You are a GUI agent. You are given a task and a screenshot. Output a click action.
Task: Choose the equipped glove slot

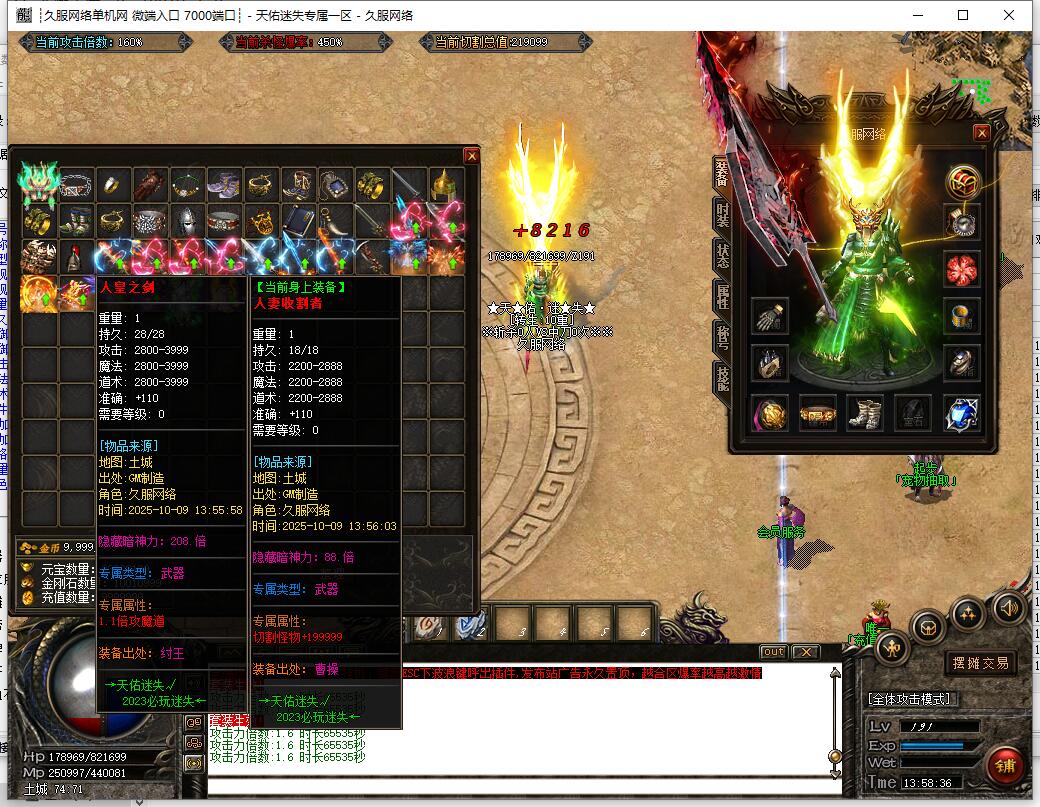pyautogui.click(x=769, y=316)
